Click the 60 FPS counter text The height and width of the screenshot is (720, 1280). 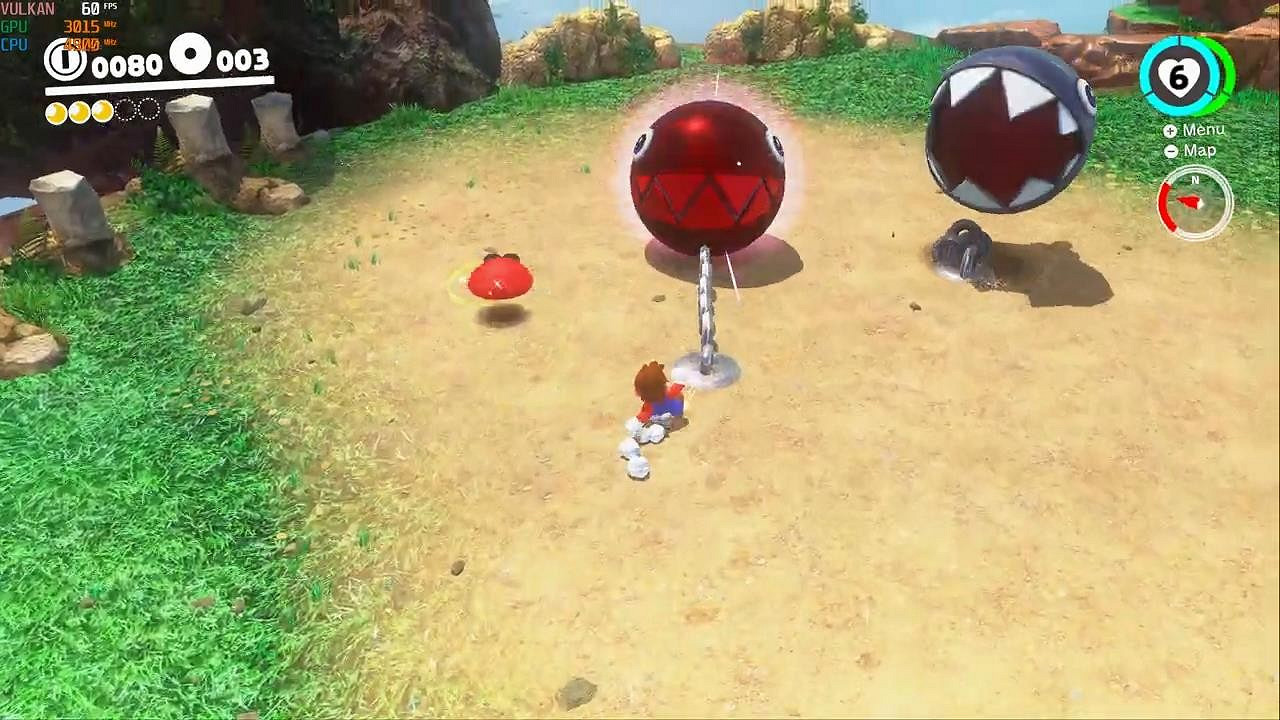pyautogui.click(x=94, y=8)
